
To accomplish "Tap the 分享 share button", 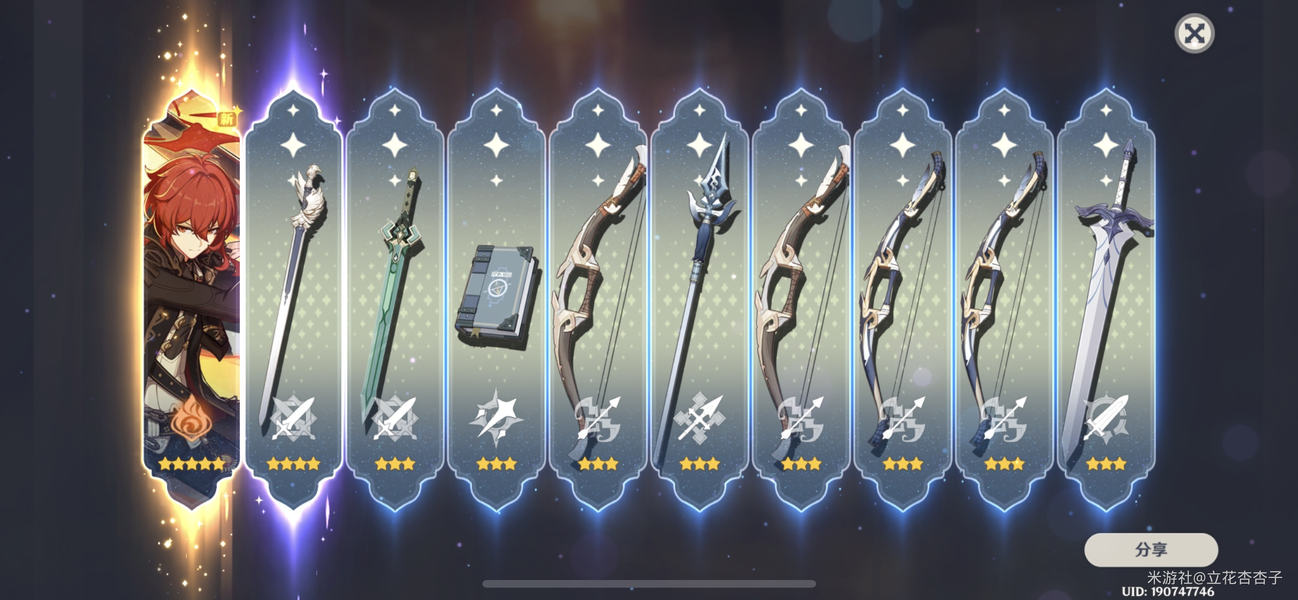I will click(1150, 550).
